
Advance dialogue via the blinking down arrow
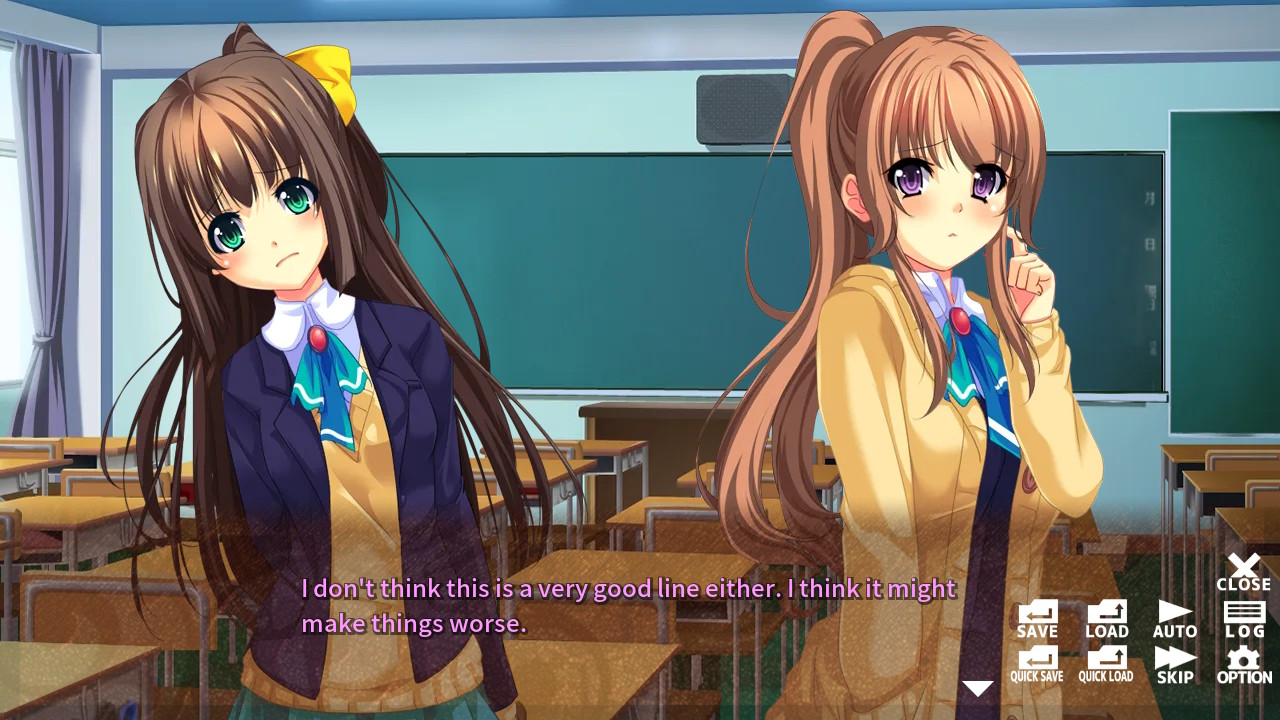[x=977, y=688]
